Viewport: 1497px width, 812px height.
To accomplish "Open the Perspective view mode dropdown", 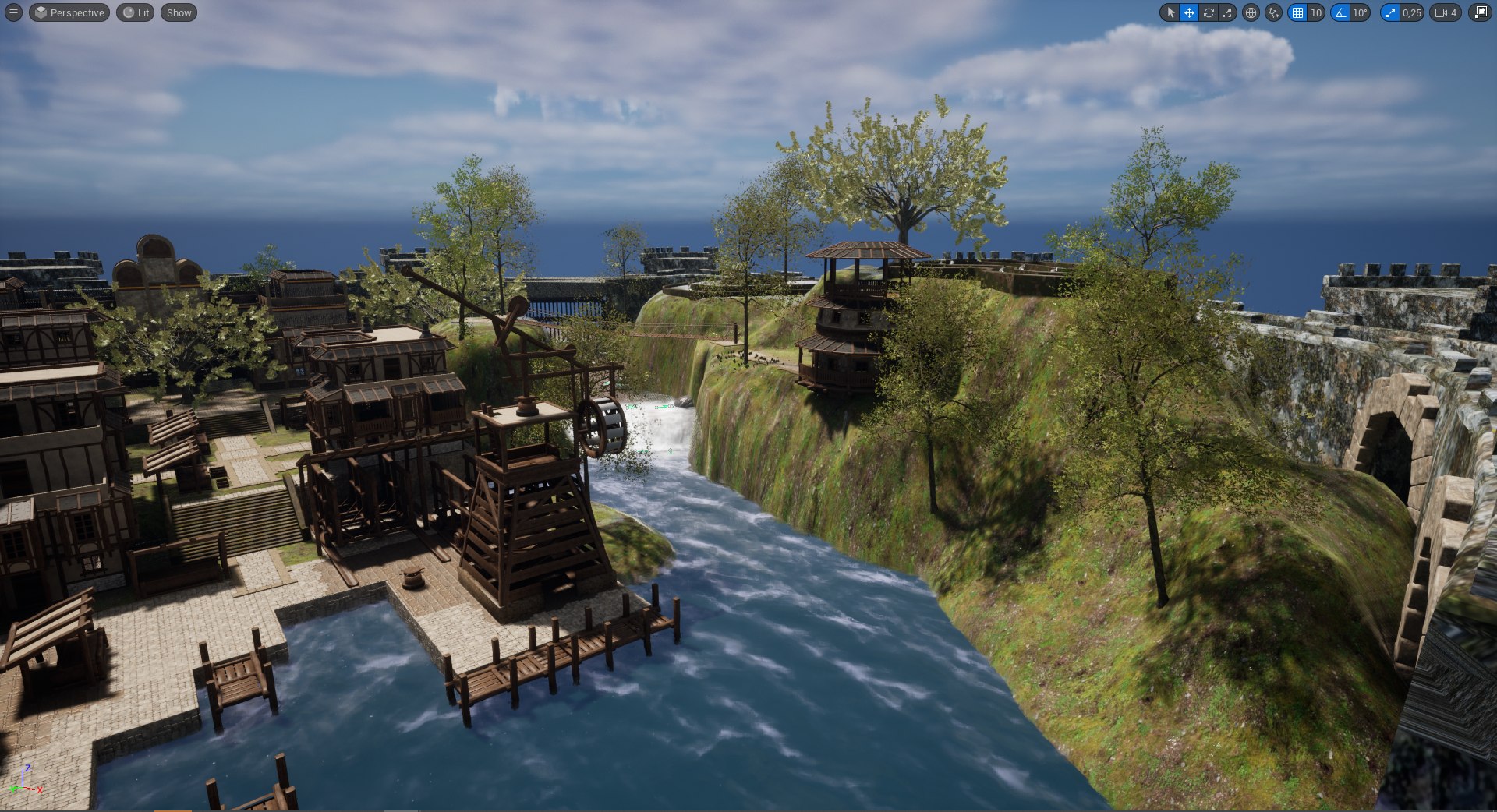I will [69, 12].
